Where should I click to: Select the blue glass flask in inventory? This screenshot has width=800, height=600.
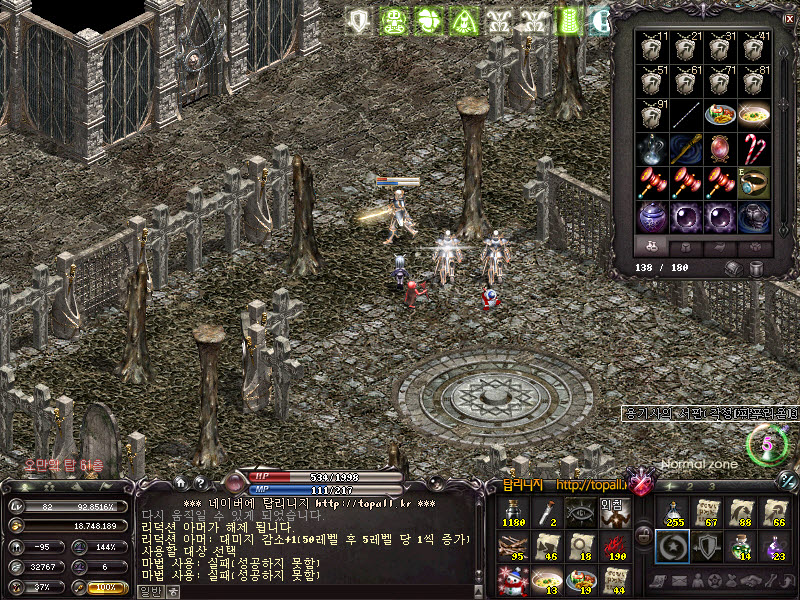[x=652, y=148]
